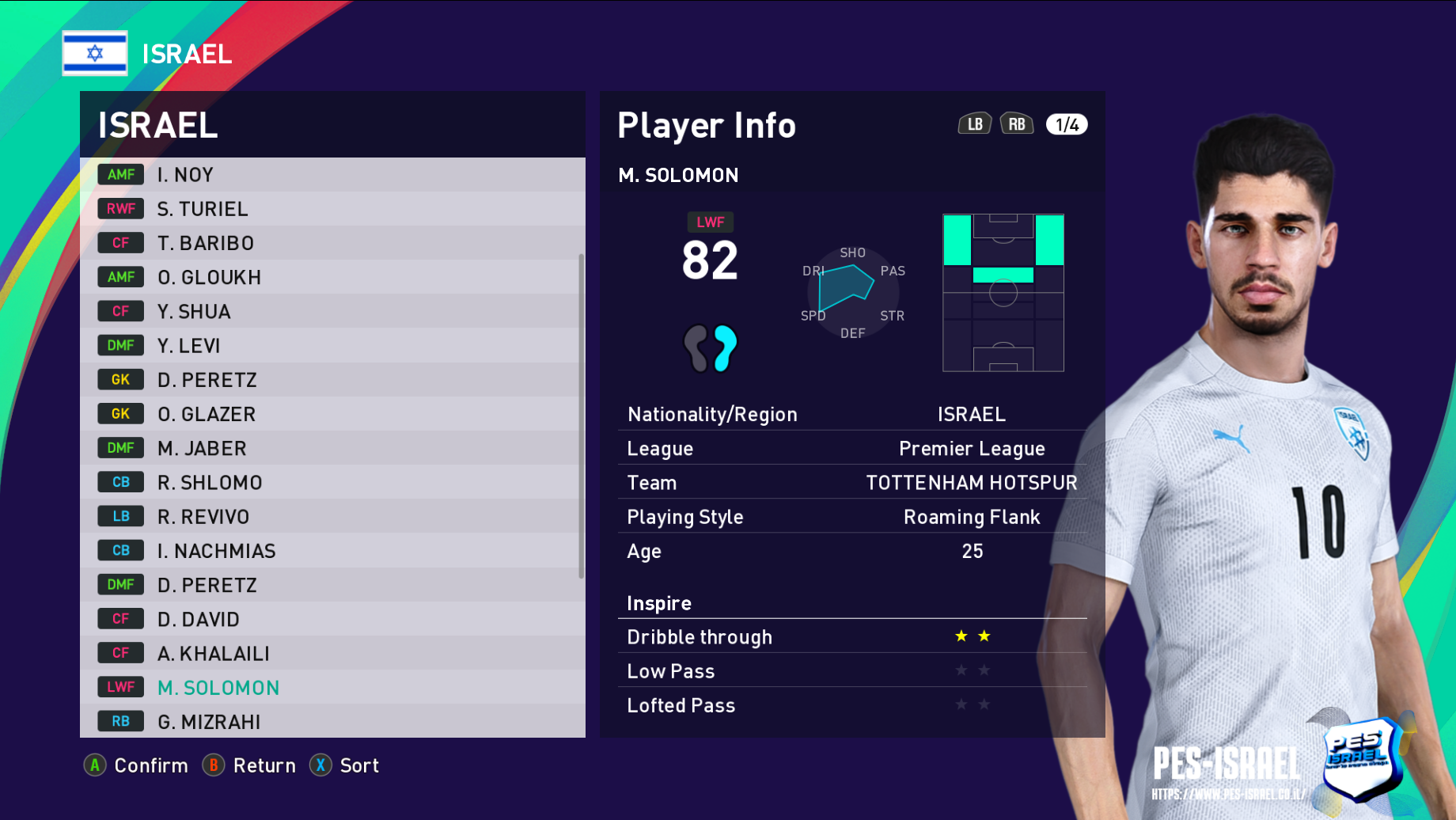Select goalkeeper D. Peretz
This screenshot has width=1456, height=820.
[x=332, y=380]
